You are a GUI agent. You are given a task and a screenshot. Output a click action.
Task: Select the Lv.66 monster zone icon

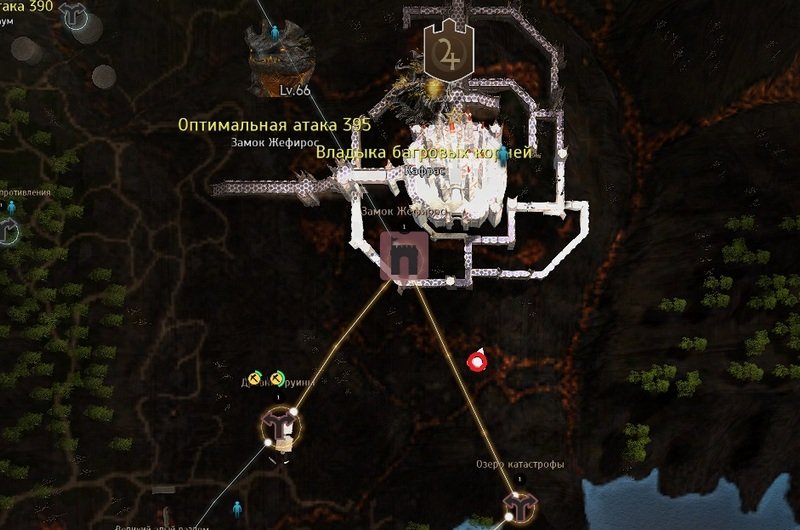pos(278,57)
